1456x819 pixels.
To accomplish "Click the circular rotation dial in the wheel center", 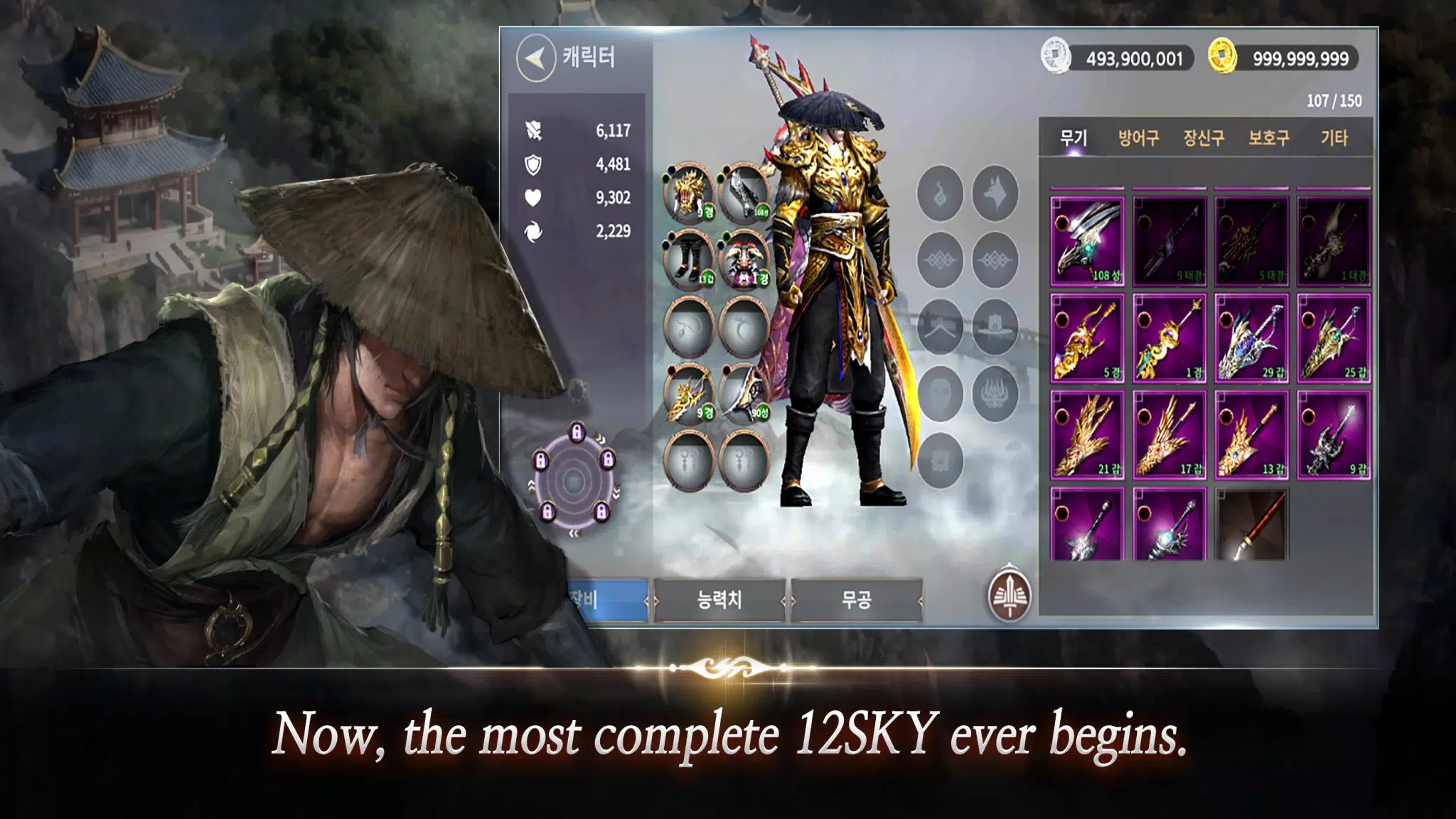I will point(573,481).
